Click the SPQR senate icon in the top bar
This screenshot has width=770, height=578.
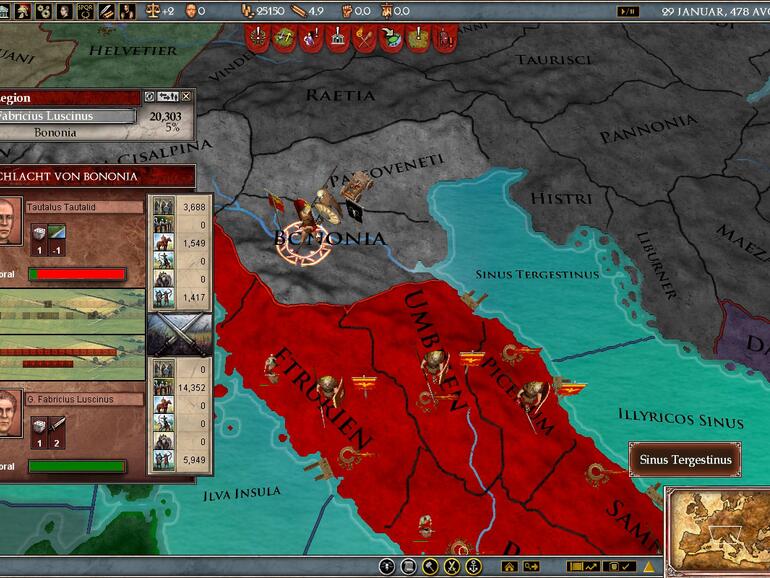click(83, 12)
